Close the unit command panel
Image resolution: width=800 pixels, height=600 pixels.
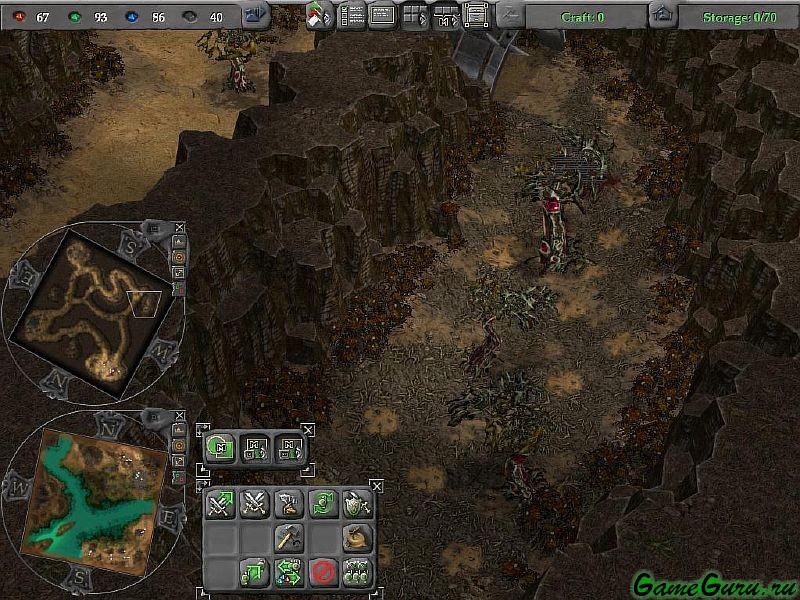click(x=377, y=486)
